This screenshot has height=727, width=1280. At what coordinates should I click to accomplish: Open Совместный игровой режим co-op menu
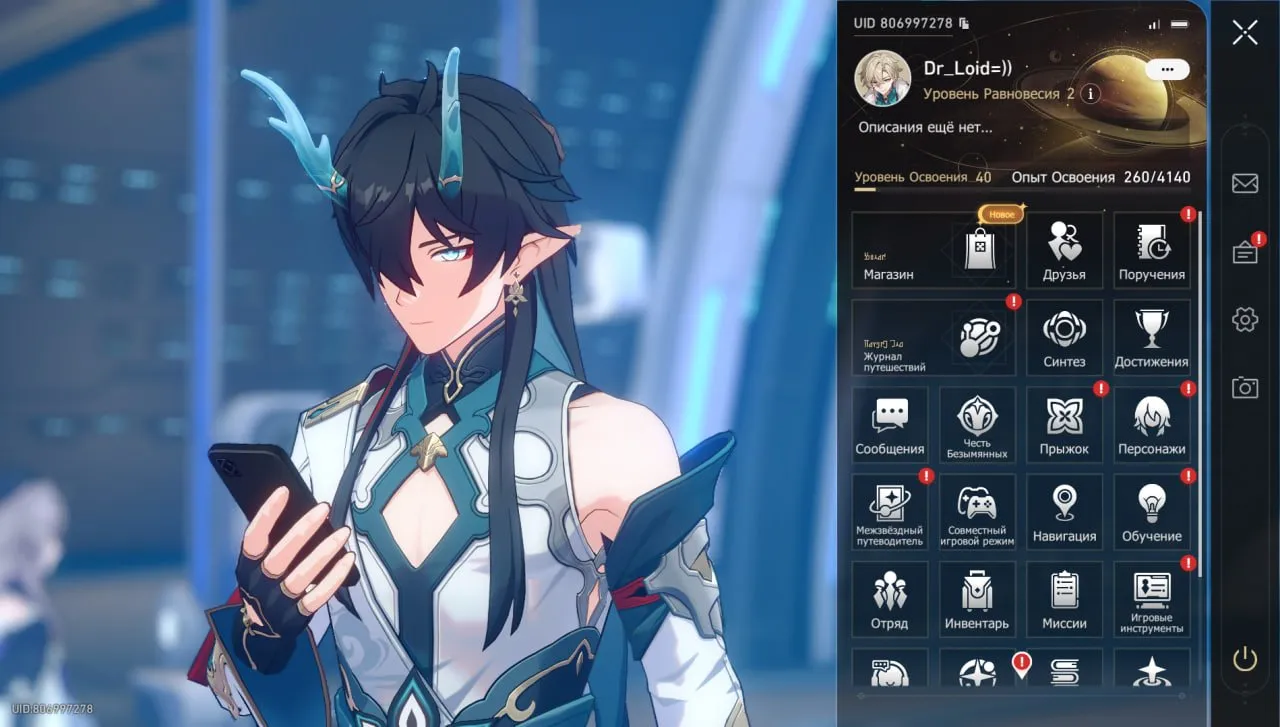pos(977,512)
